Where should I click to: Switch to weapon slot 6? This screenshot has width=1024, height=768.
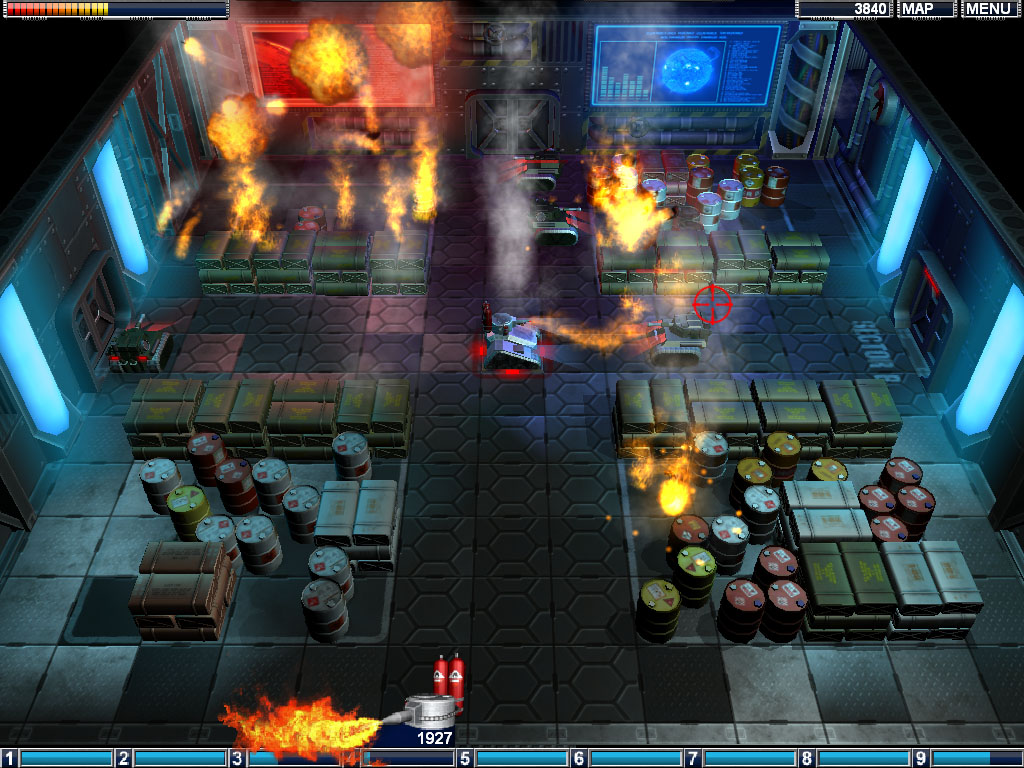(x=627, y=758)
